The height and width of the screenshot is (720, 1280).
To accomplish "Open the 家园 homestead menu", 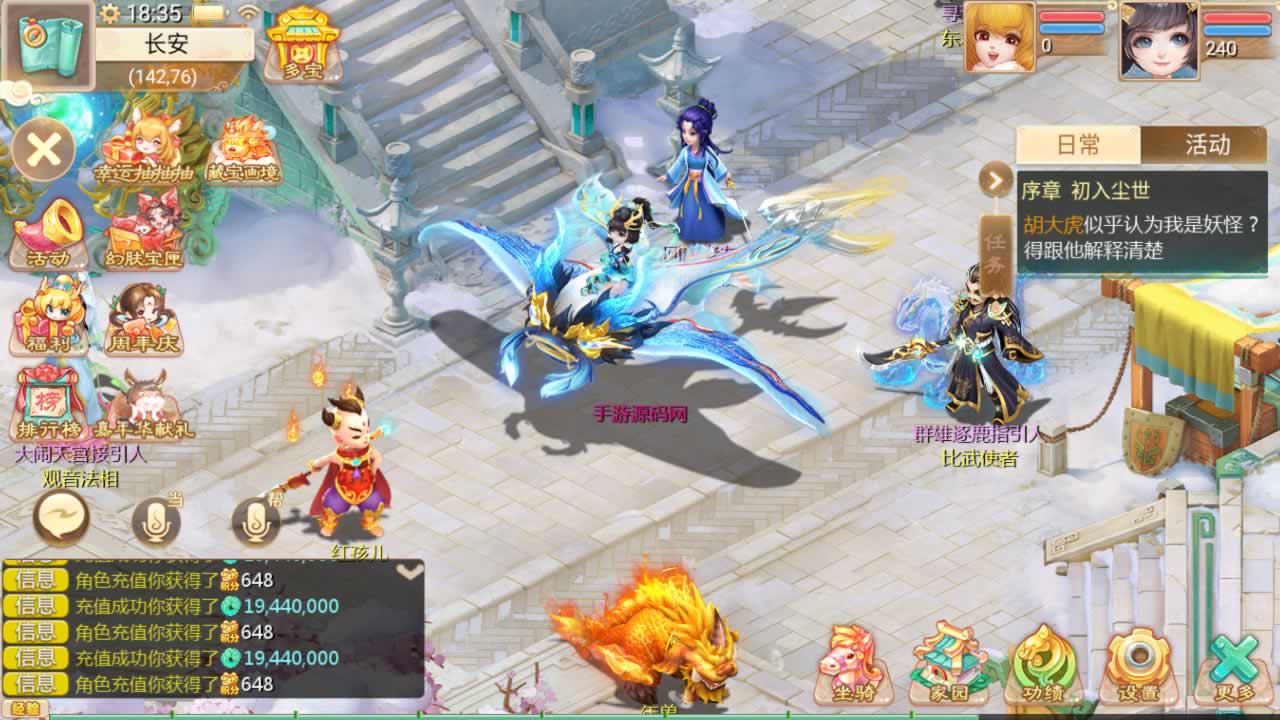I will pyautogui.click(x=948, y=664).
